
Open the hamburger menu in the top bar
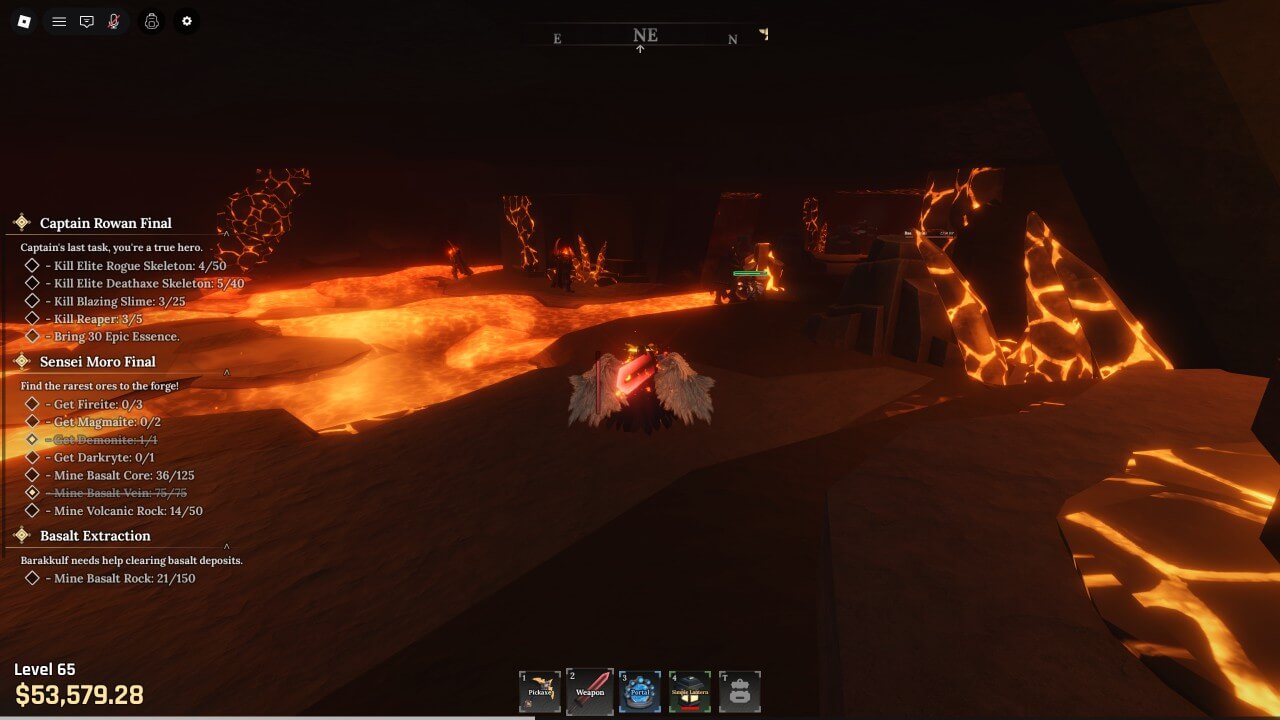point(59,21)
